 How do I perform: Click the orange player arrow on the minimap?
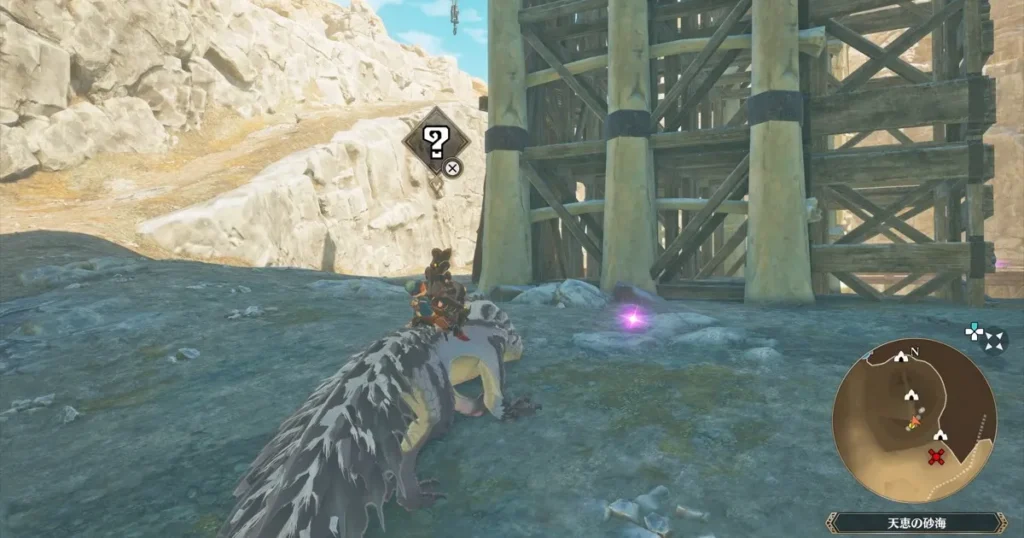[912, 424]
